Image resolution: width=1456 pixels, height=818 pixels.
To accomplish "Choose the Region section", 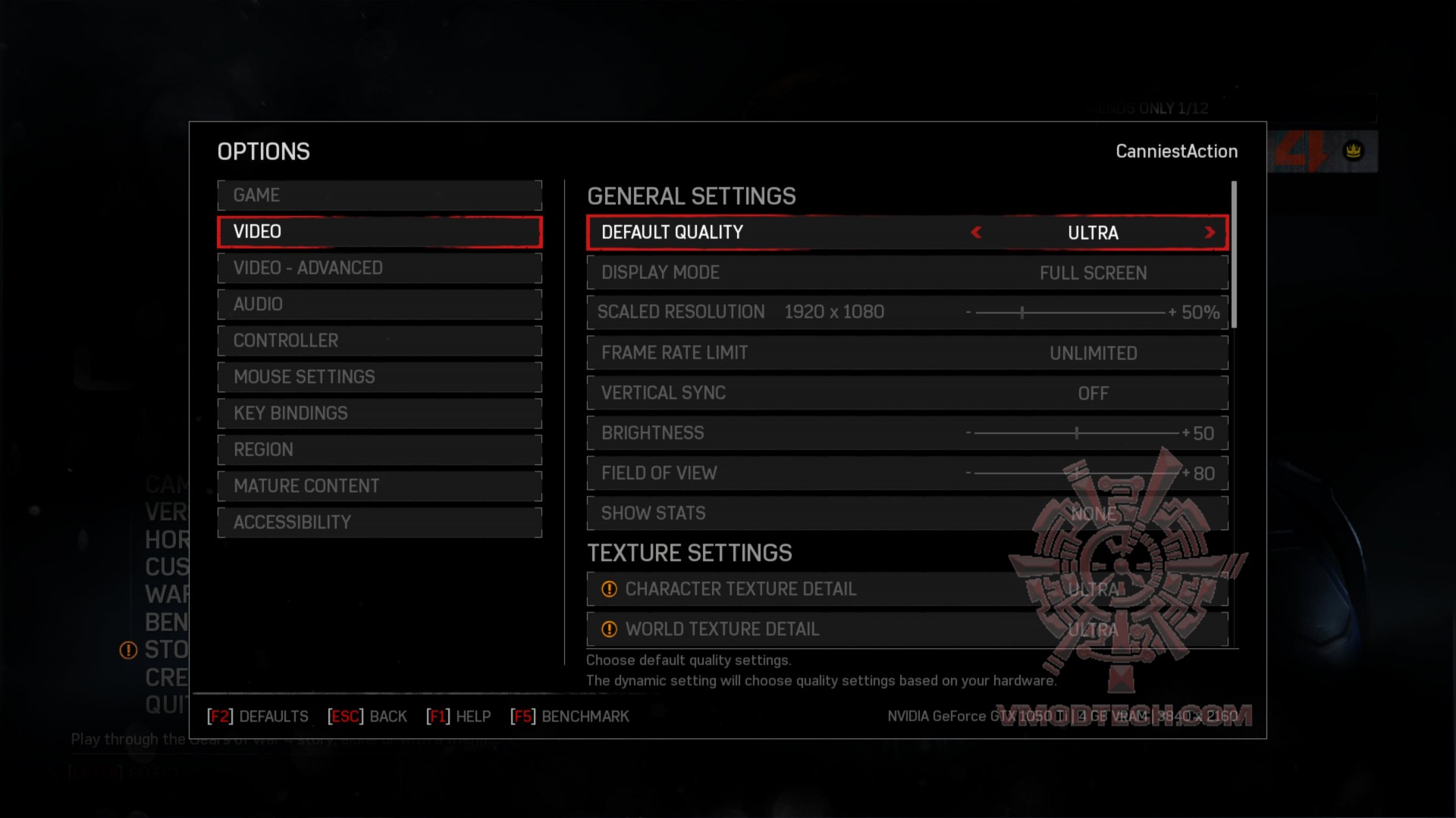I will coord(379,450).
